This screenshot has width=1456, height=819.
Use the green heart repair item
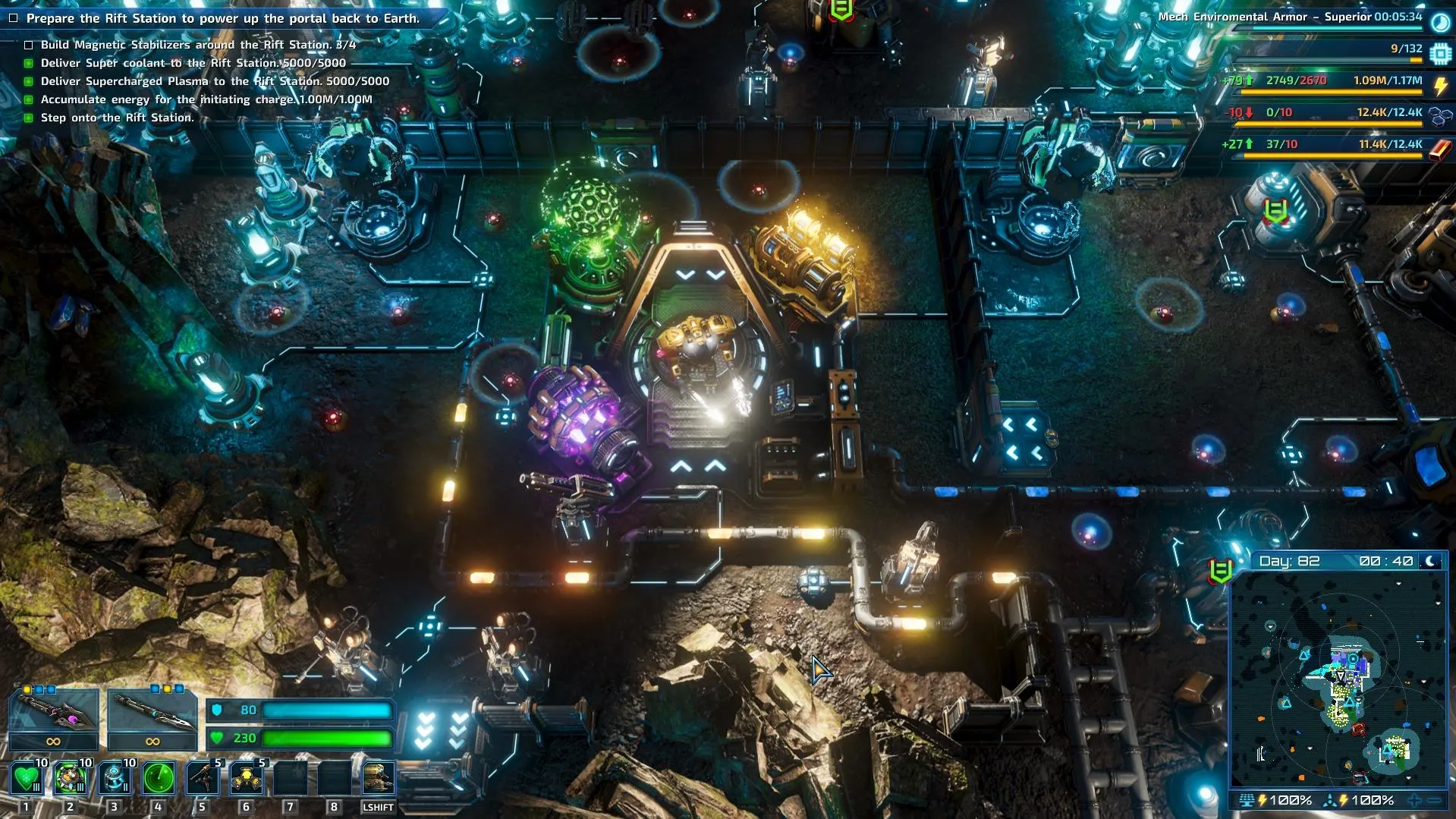pos(27,779)
